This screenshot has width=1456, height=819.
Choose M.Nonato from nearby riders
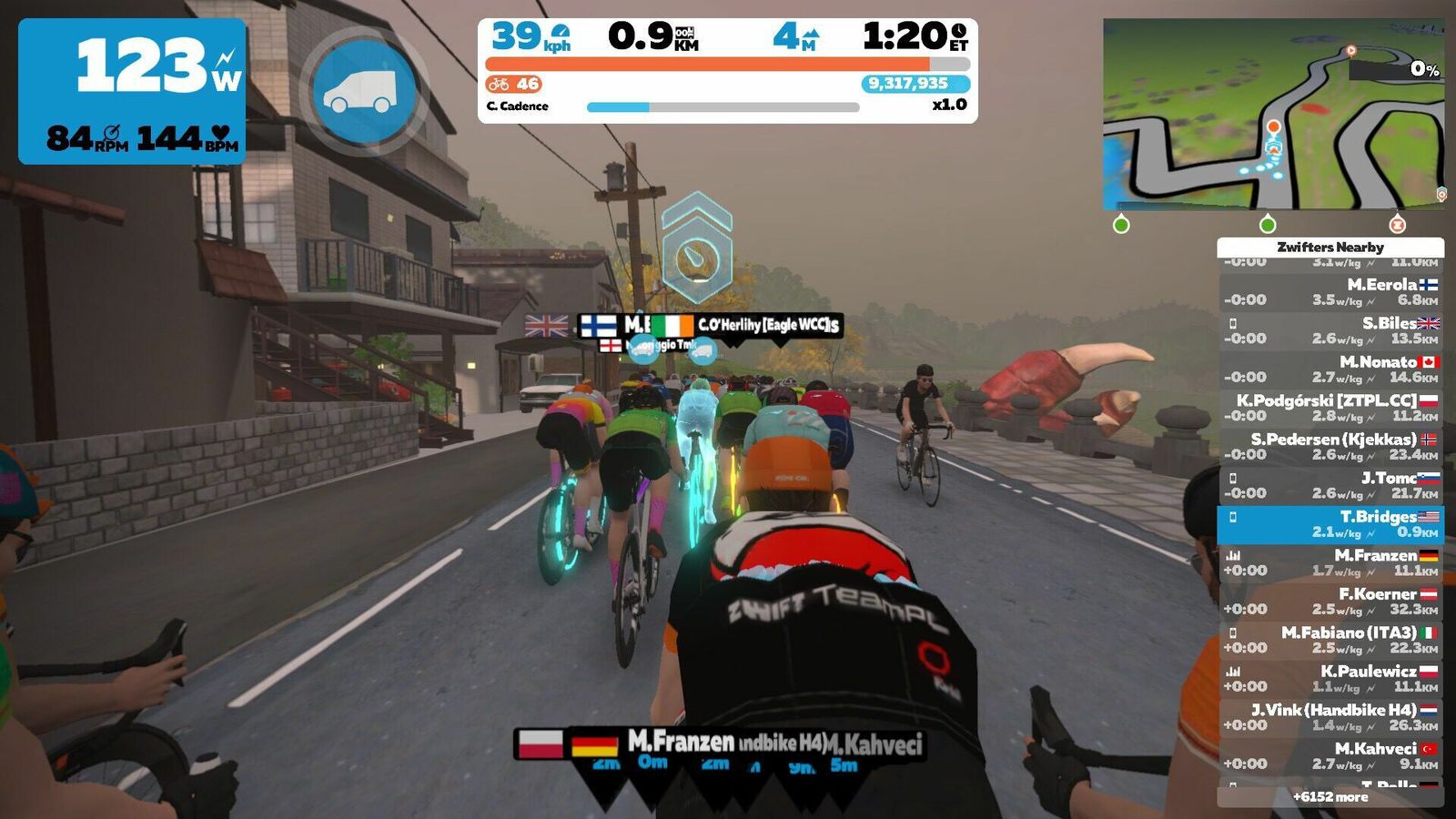click(x=1330, y=369)
